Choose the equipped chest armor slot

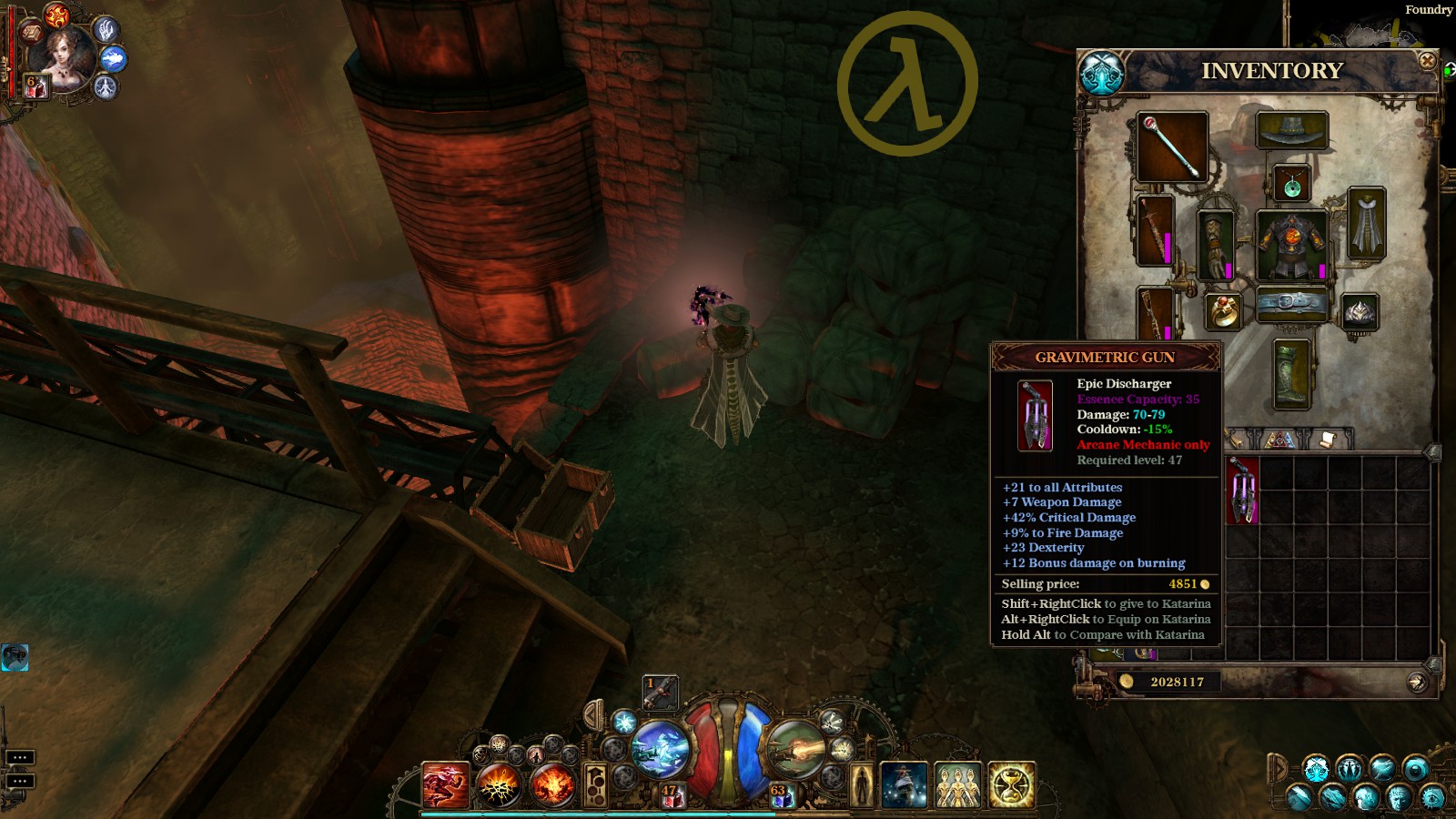1291,244
